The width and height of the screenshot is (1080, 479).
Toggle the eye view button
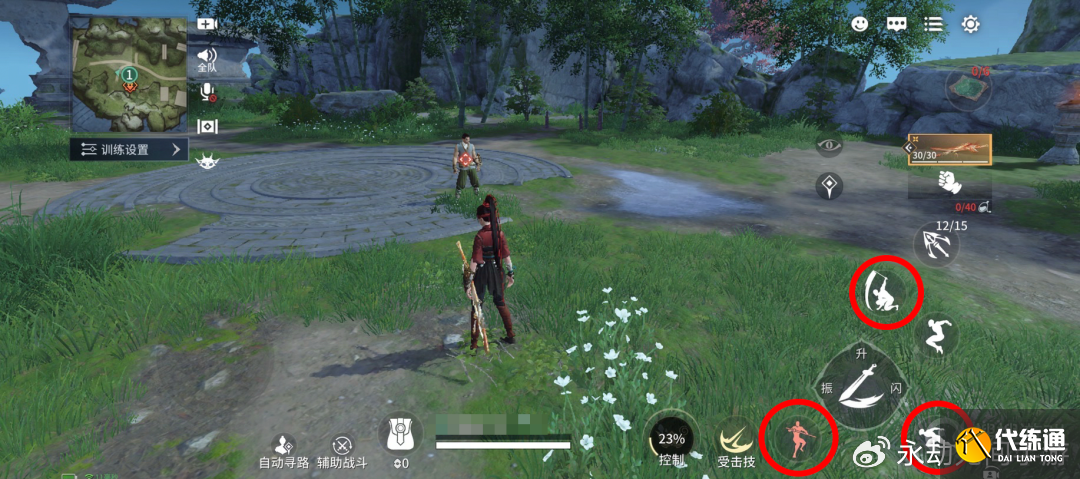point(829,146)
